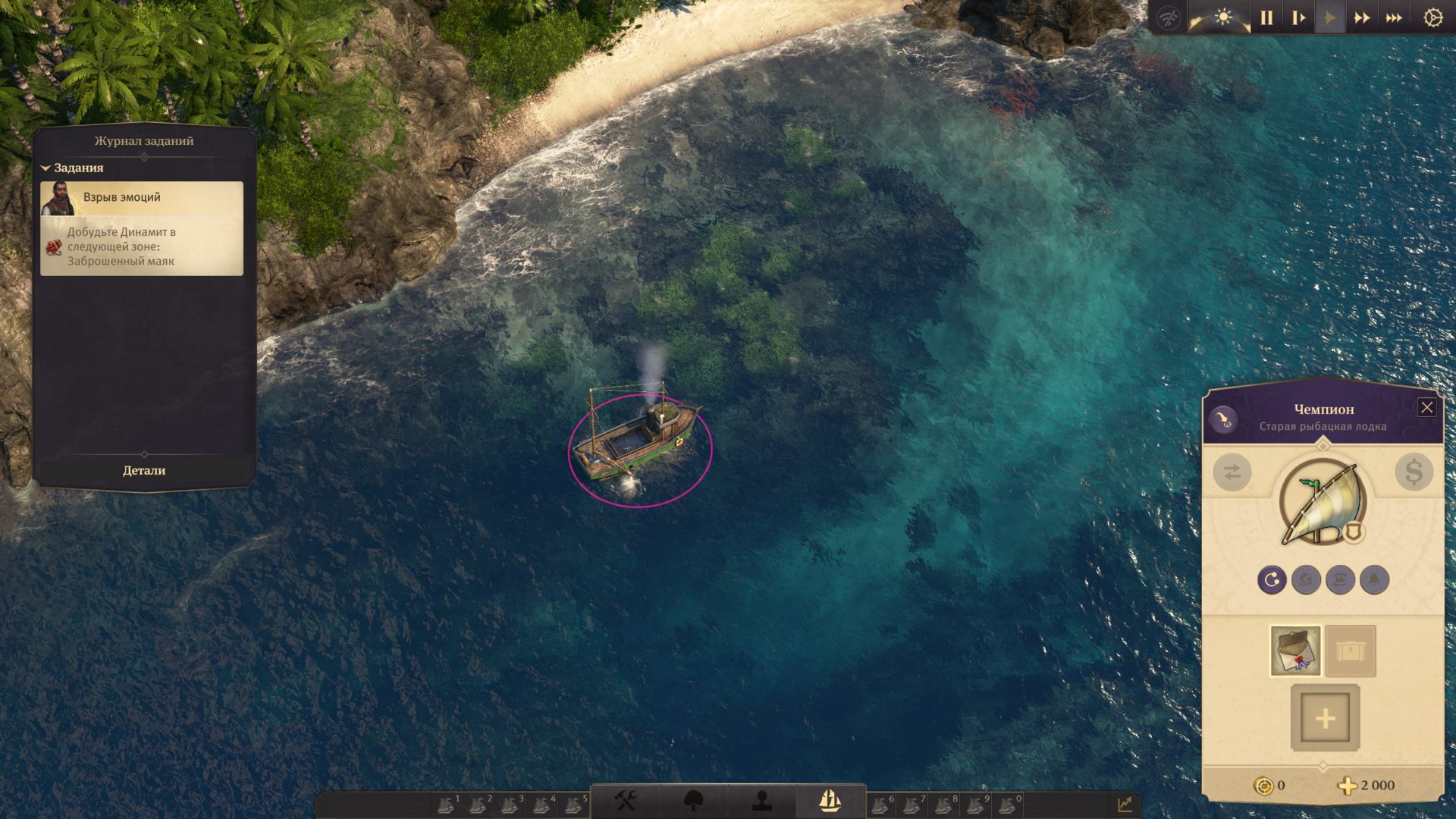Open the statistics chart icon
The height and width of the screenshot is (819, 1456).
coord(1125,804)
